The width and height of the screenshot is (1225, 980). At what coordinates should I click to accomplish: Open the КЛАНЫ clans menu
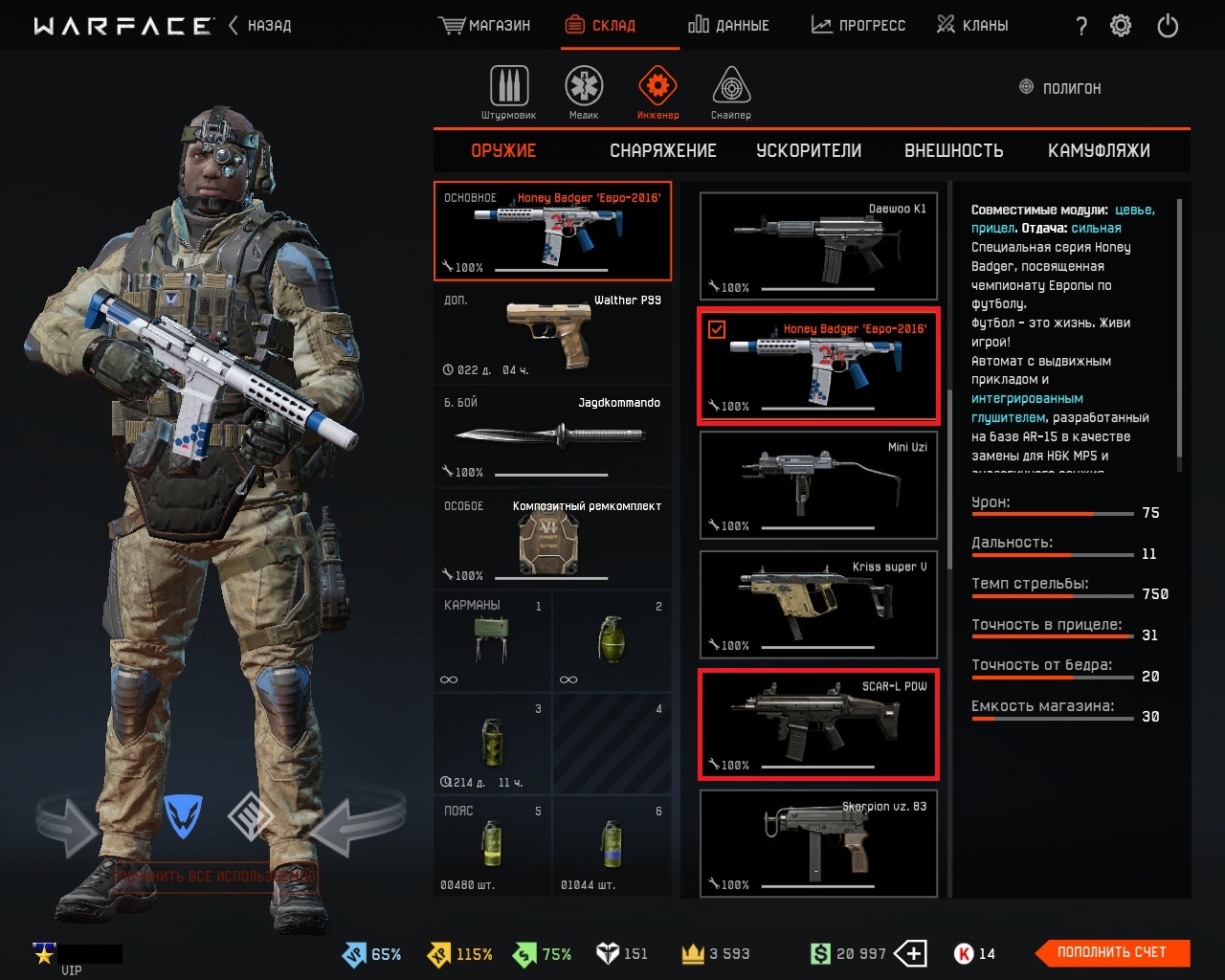[x=972, y=26]
